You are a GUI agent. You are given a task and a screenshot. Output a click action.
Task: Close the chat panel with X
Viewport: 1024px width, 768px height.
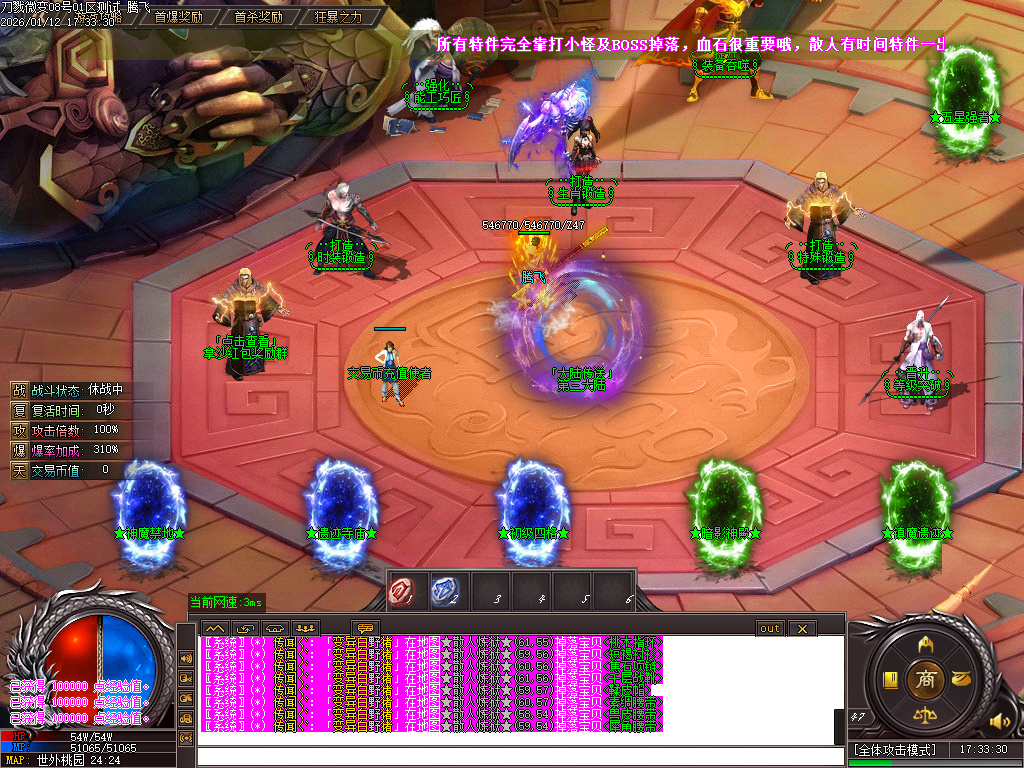tap(802, 628)
